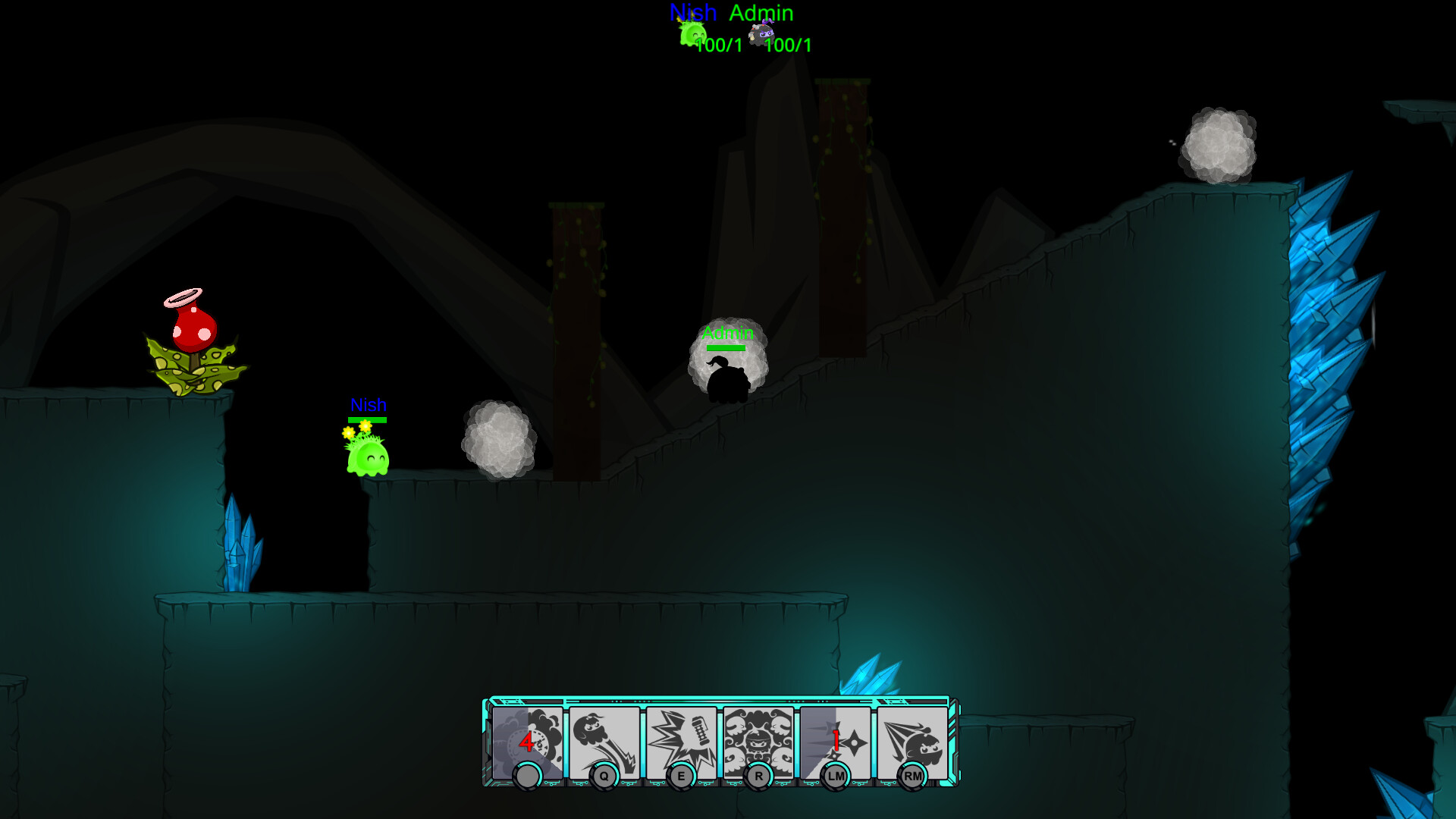Click the red potion flower plant
This screenshot has height=819, width=1456.
(x=194, y=334)
